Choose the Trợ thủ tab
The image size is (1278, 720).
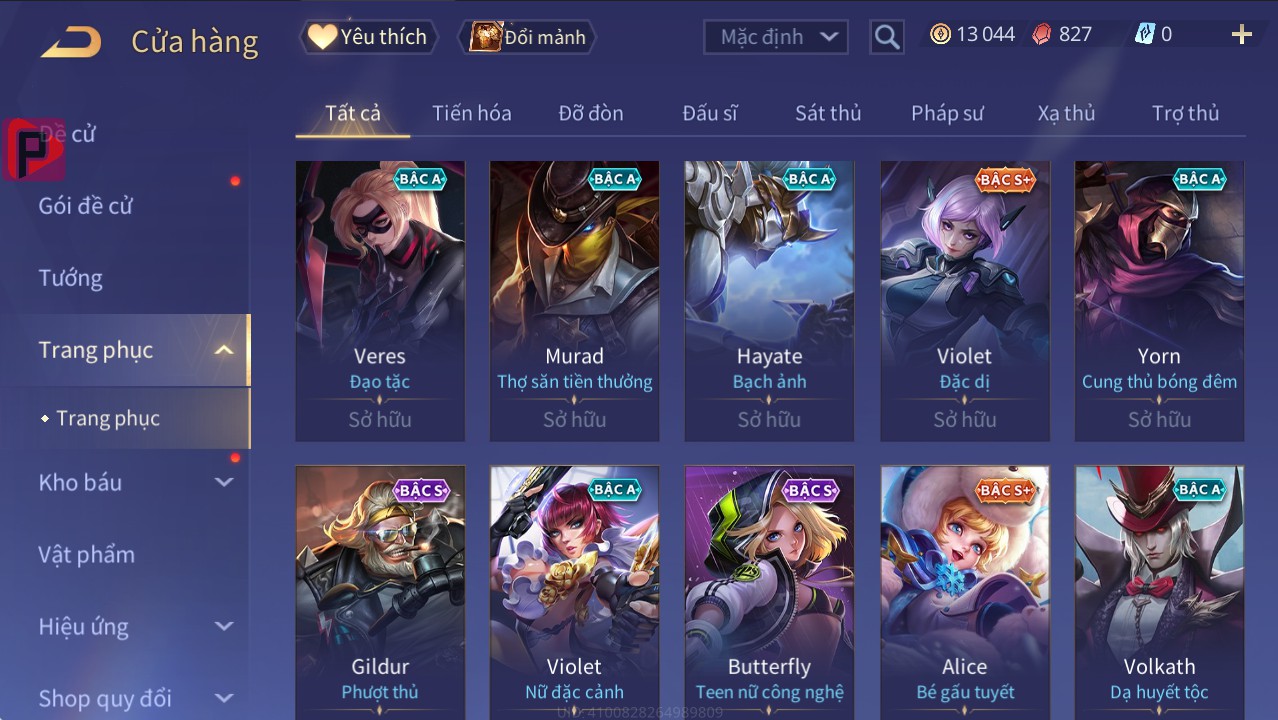tap(1185, 113)
